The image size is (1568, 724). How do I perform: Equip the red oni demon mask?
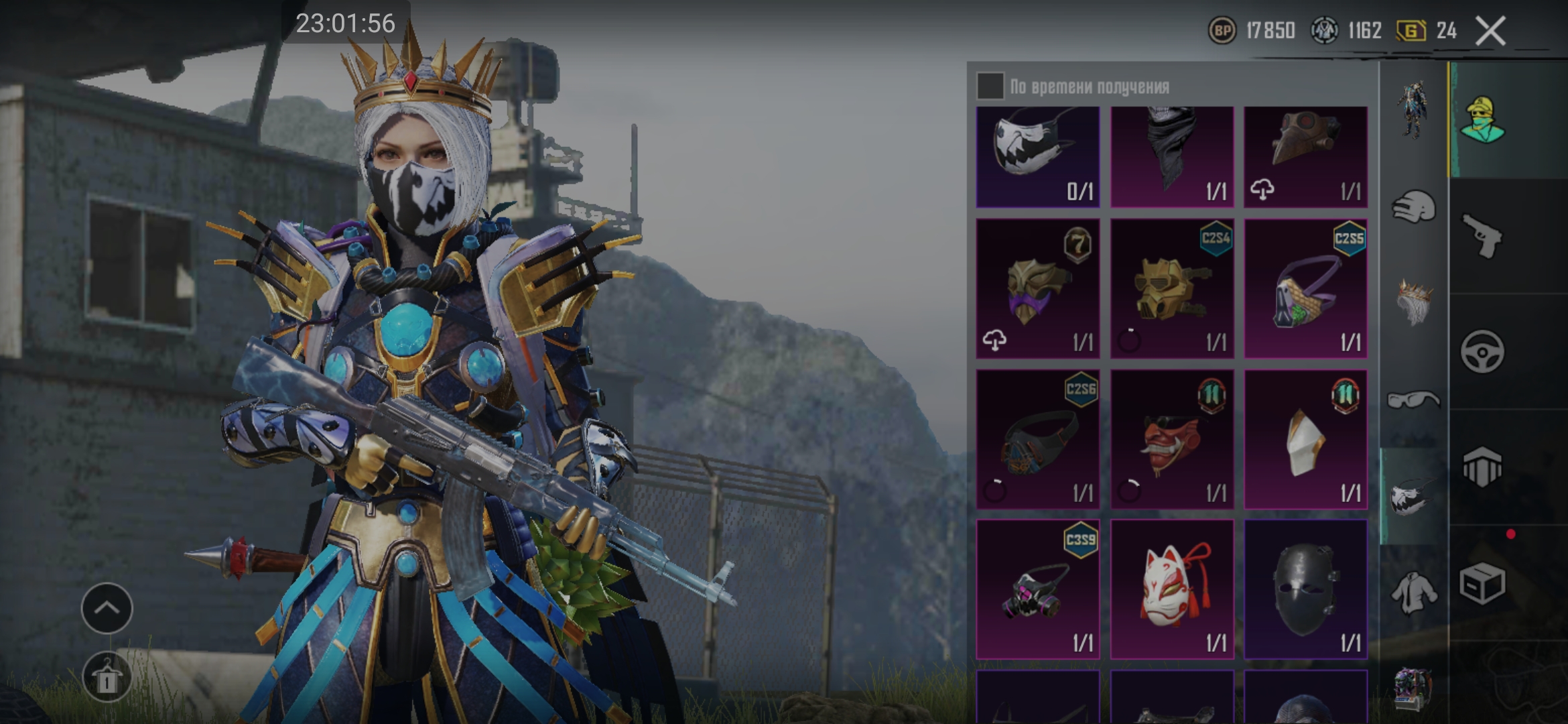[x=1171, y=439]
